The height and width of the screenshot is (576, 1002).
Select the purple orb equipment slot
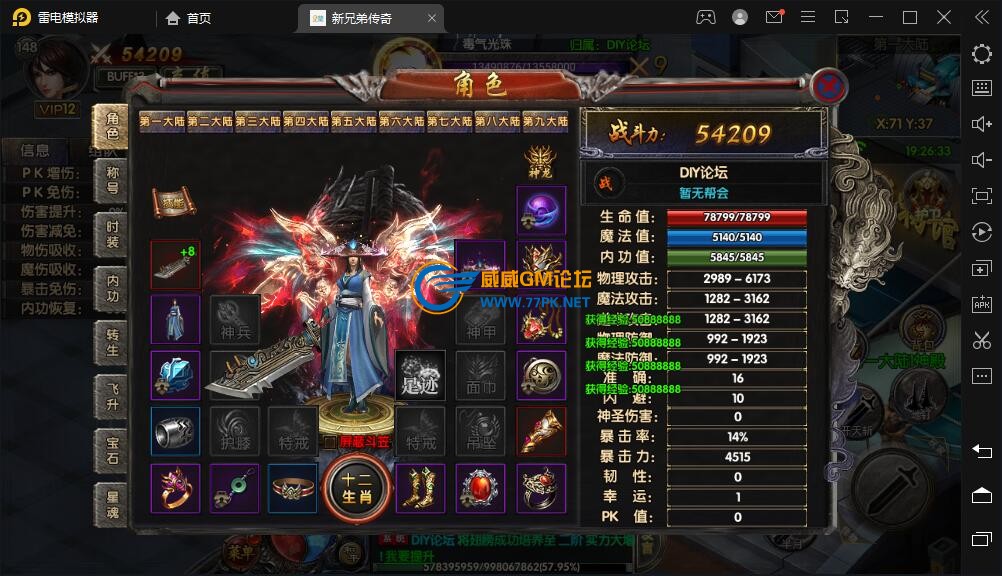pyautogui.click(x=541, y=210)
